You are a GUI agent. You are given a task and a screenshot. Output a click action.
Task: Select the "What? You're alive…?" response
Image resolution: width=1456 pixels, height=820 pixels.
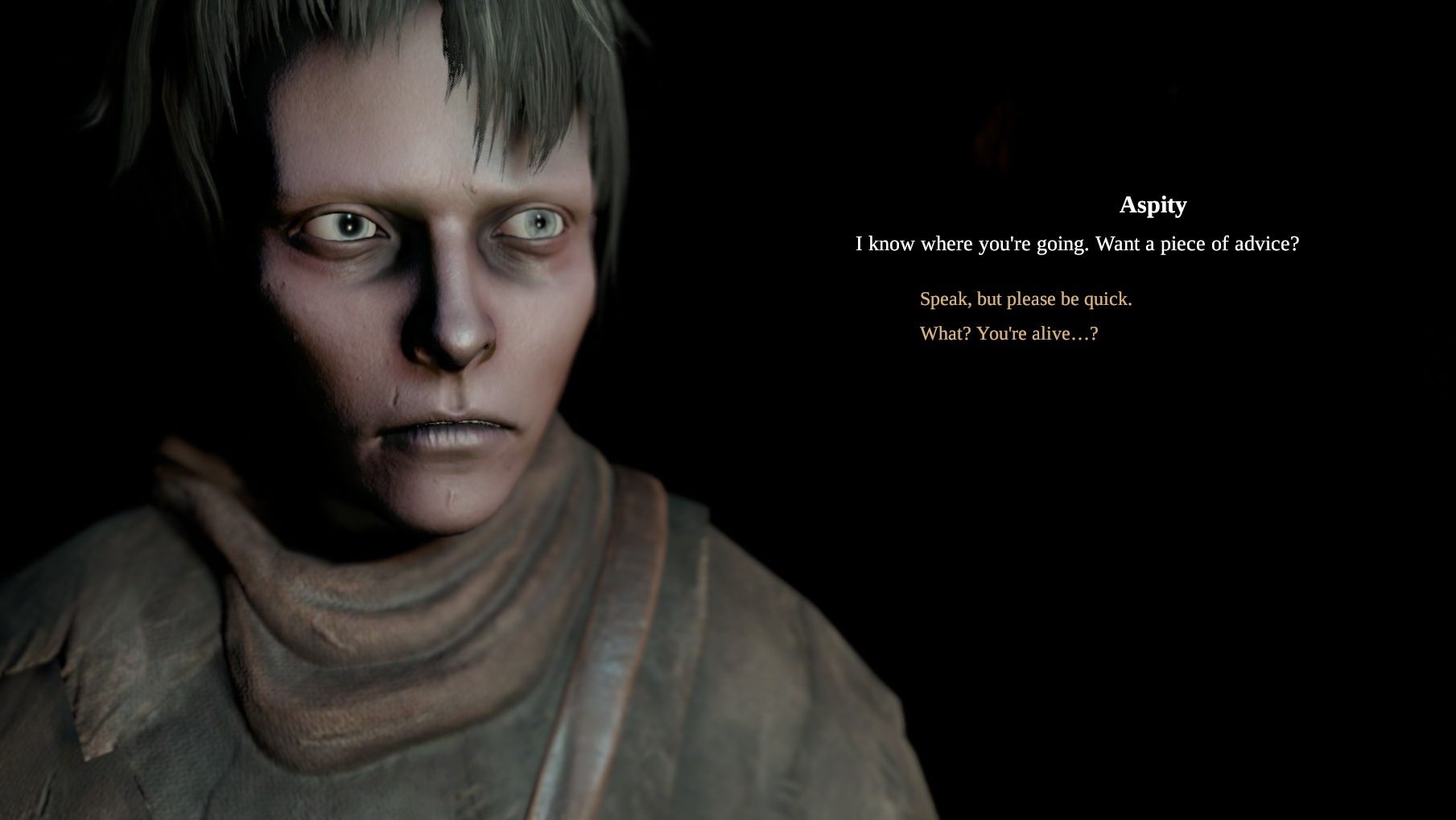(x=1008, y=334)
